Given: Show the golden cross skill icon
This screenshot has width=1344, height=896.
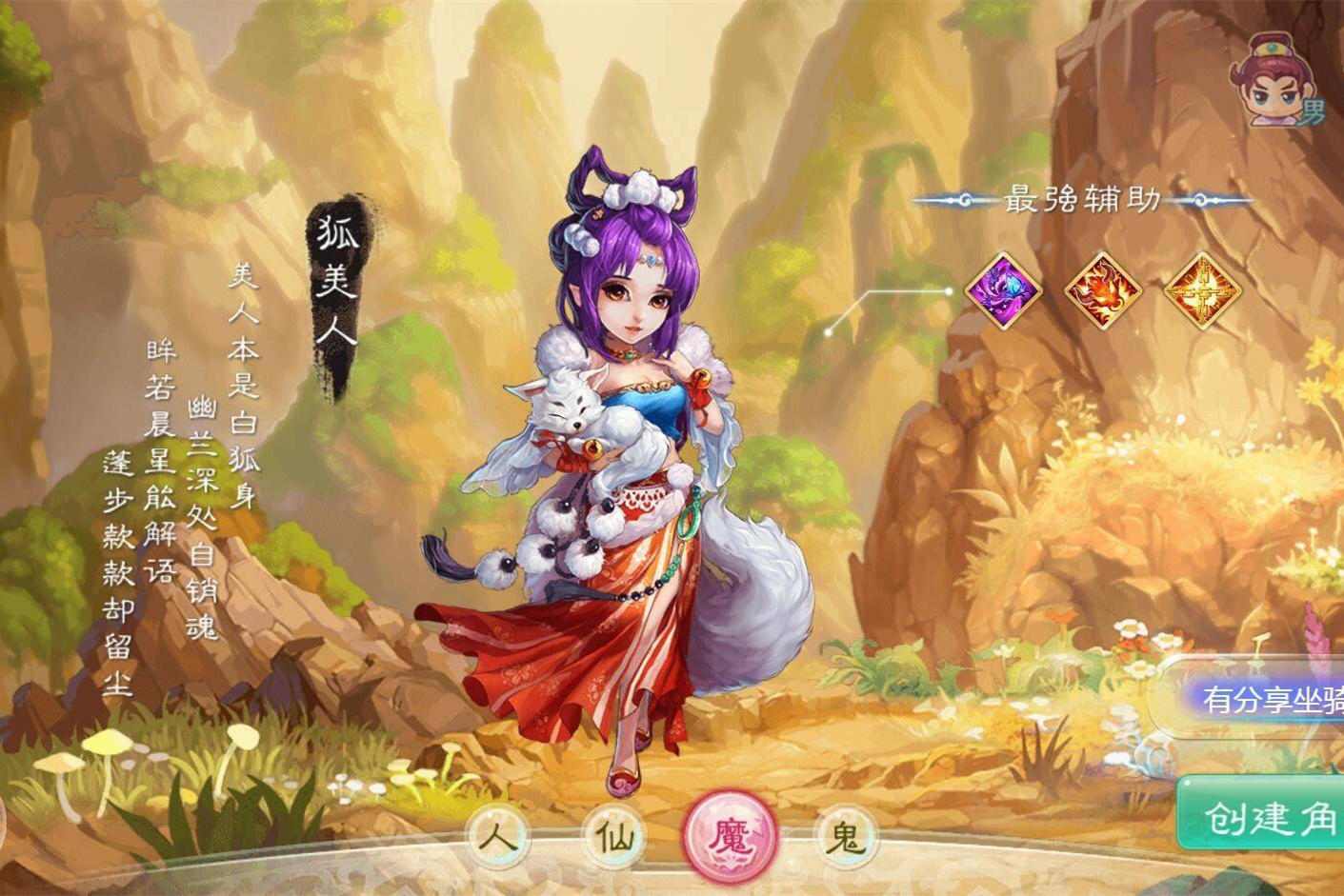Looking at the screenshot, I should (1202, 290).
